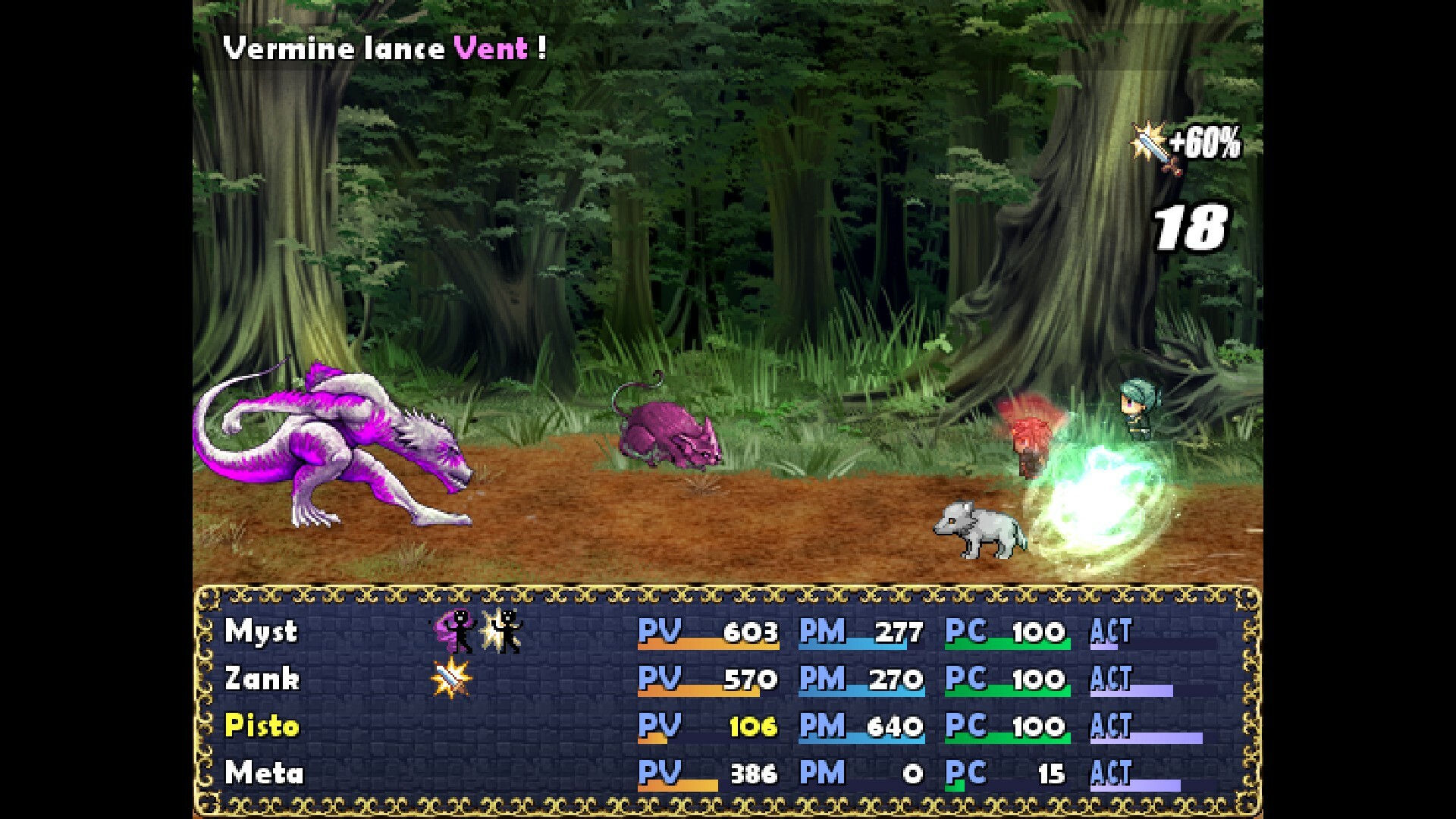Click Pisto's ACT progress gauge
1456x819 pixels.
1156,739
